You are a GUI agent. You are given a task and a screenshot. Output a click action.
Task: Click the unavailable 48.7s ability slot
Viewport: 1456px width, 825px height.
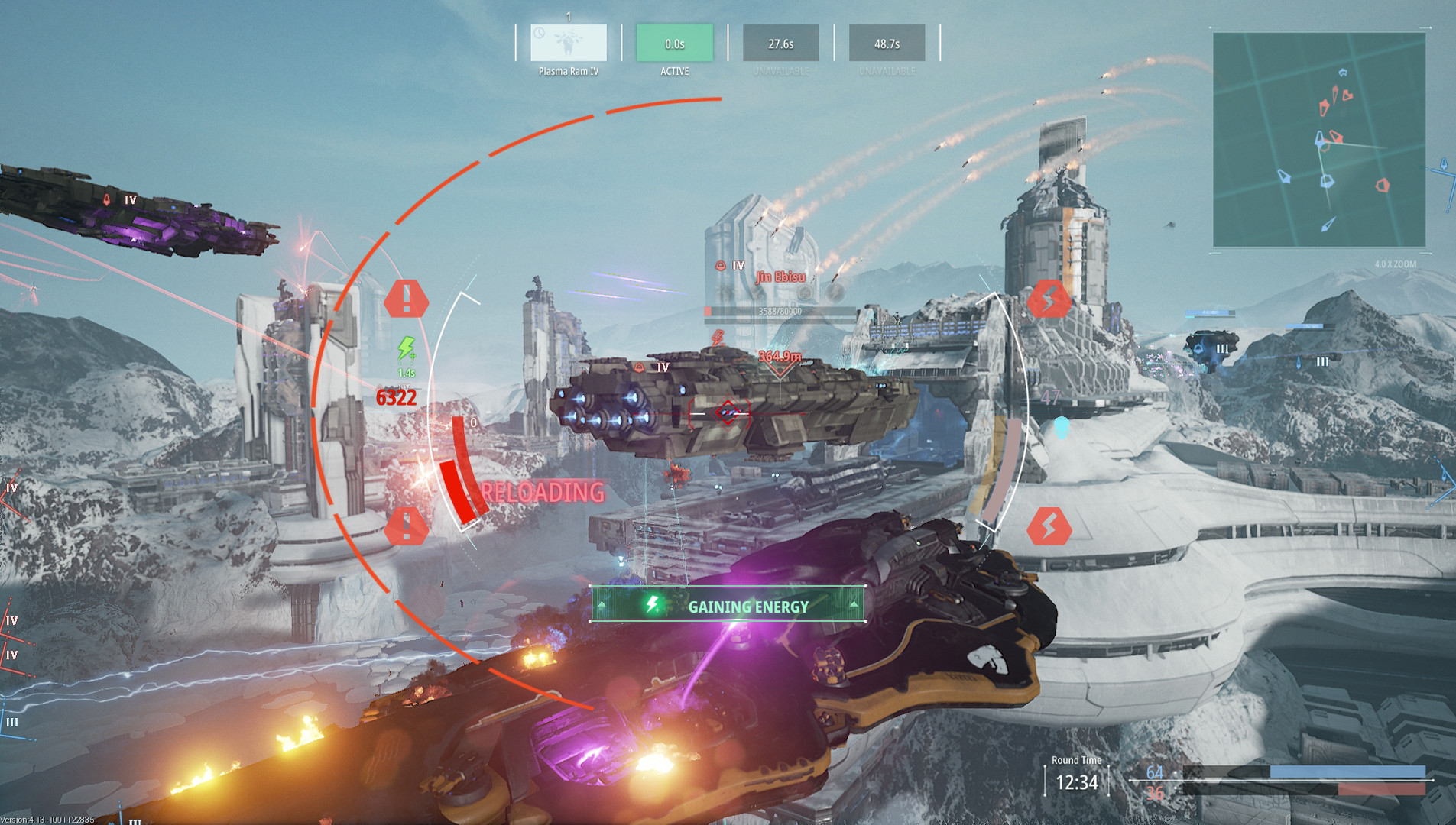(889, 44)
